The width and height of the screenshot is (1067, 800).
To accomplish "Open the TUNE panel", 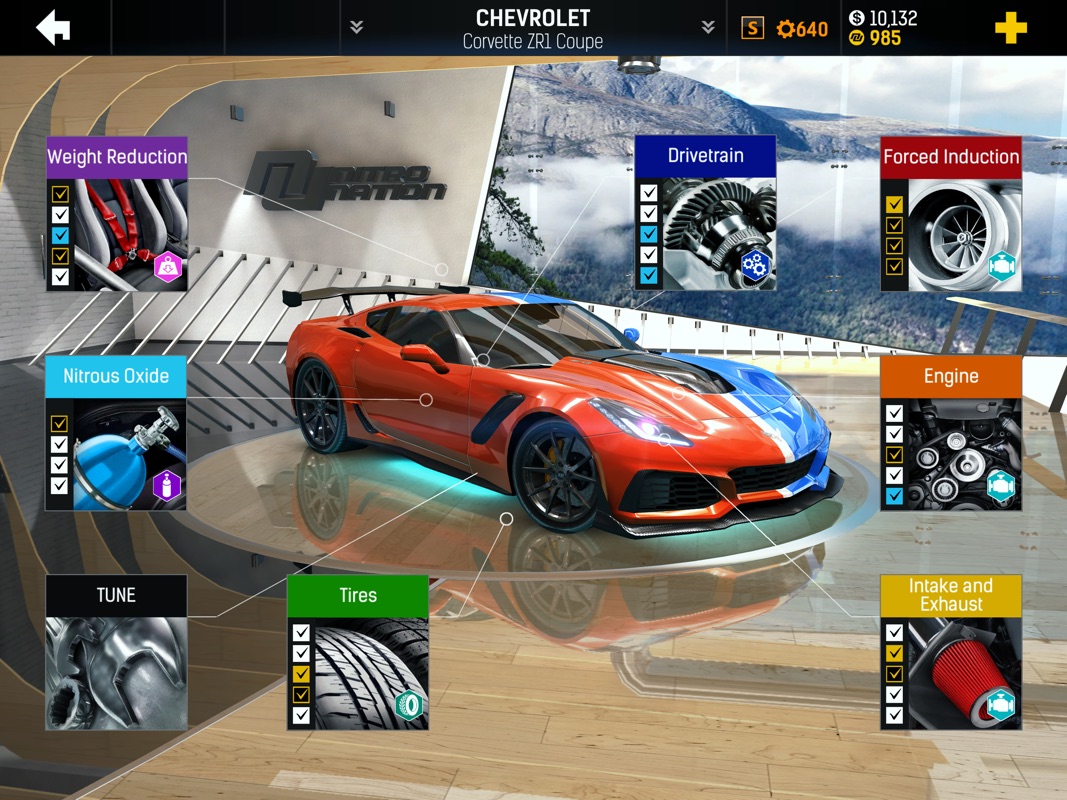I will (x=116, y=652).
